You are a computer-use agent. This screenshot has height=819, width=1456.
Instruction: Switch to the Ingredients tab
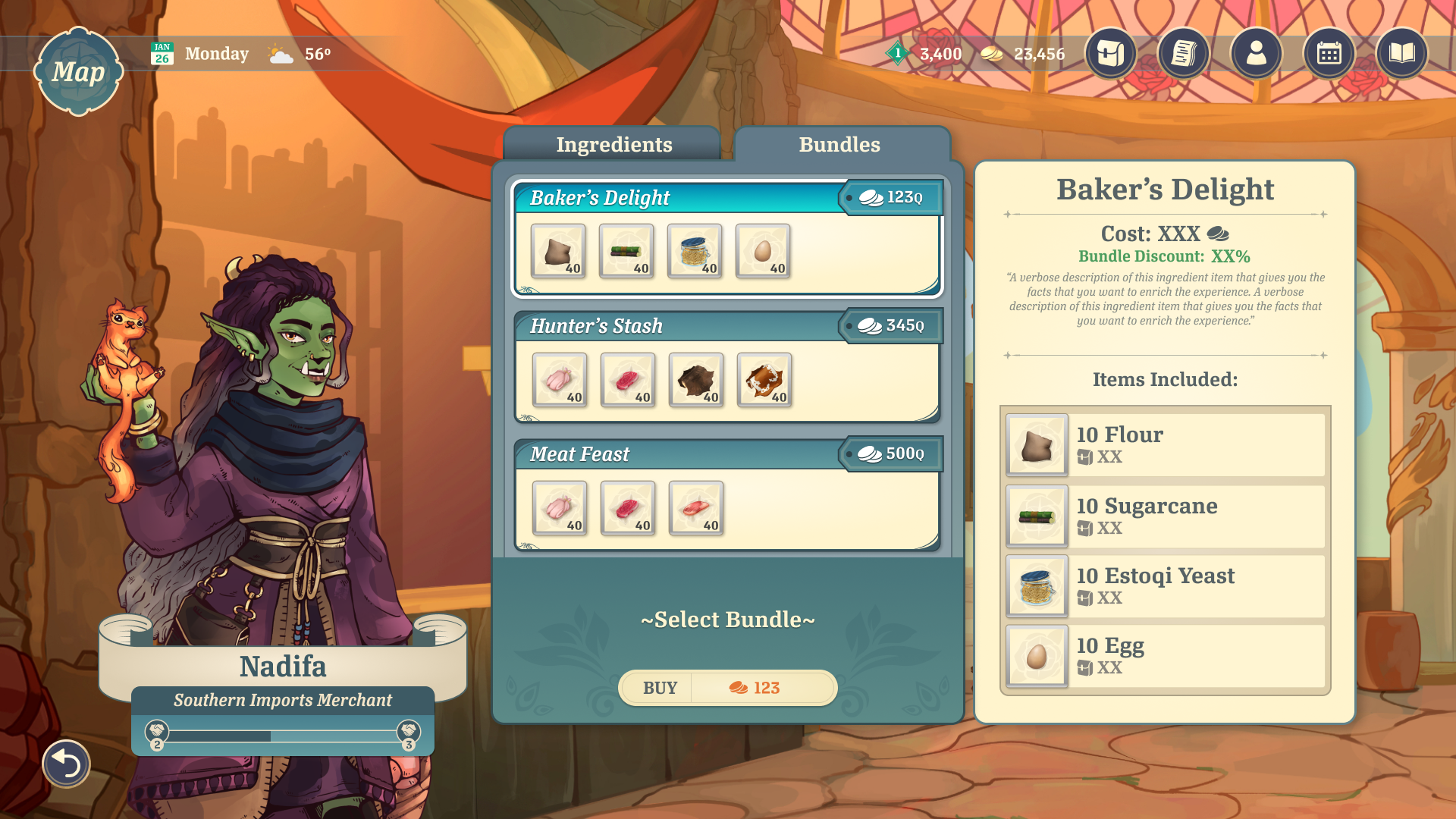613,144
